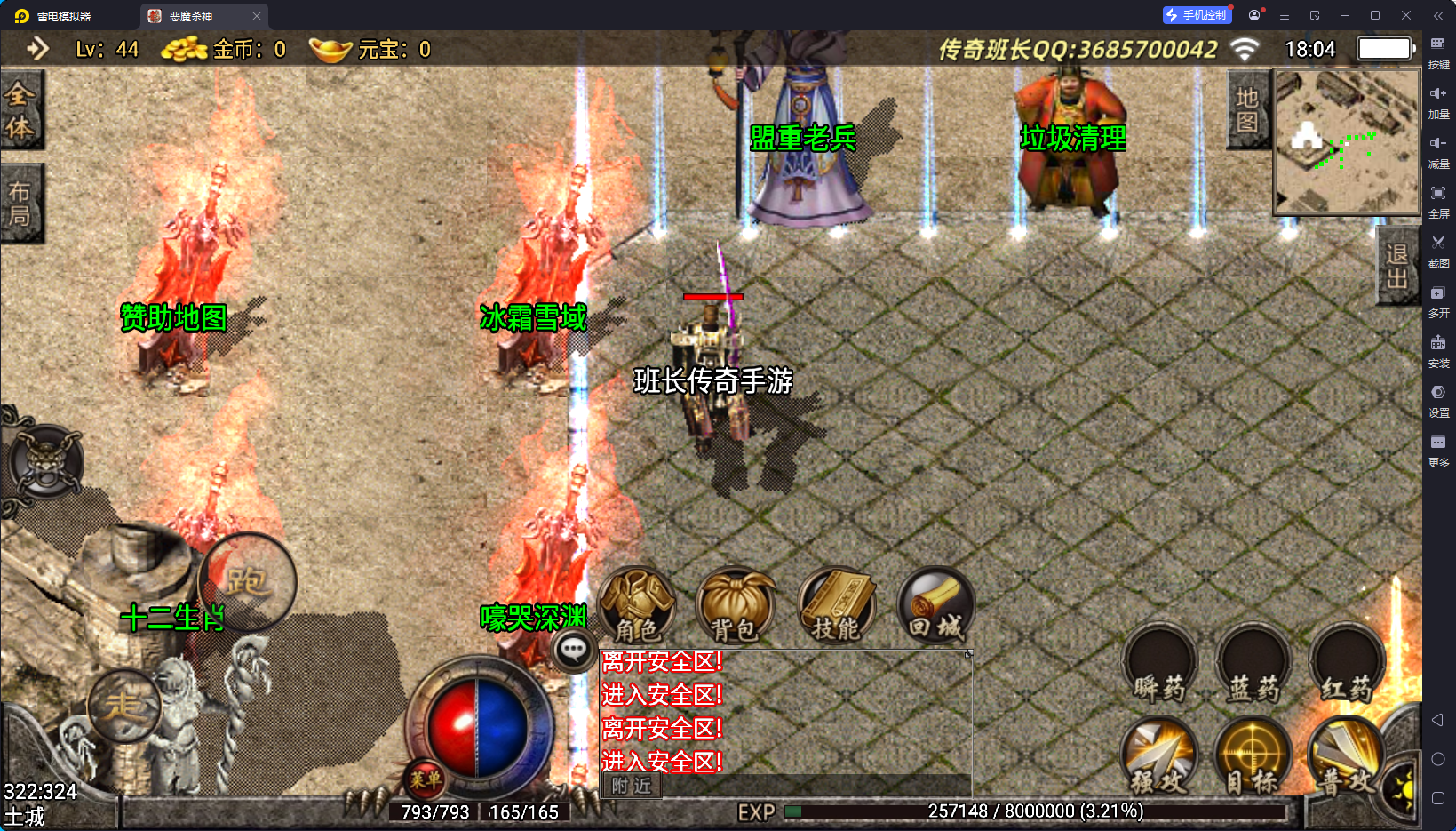Open the 地图 map button
Viewport: 1456px width, 831px height.
coord(1247,109)
